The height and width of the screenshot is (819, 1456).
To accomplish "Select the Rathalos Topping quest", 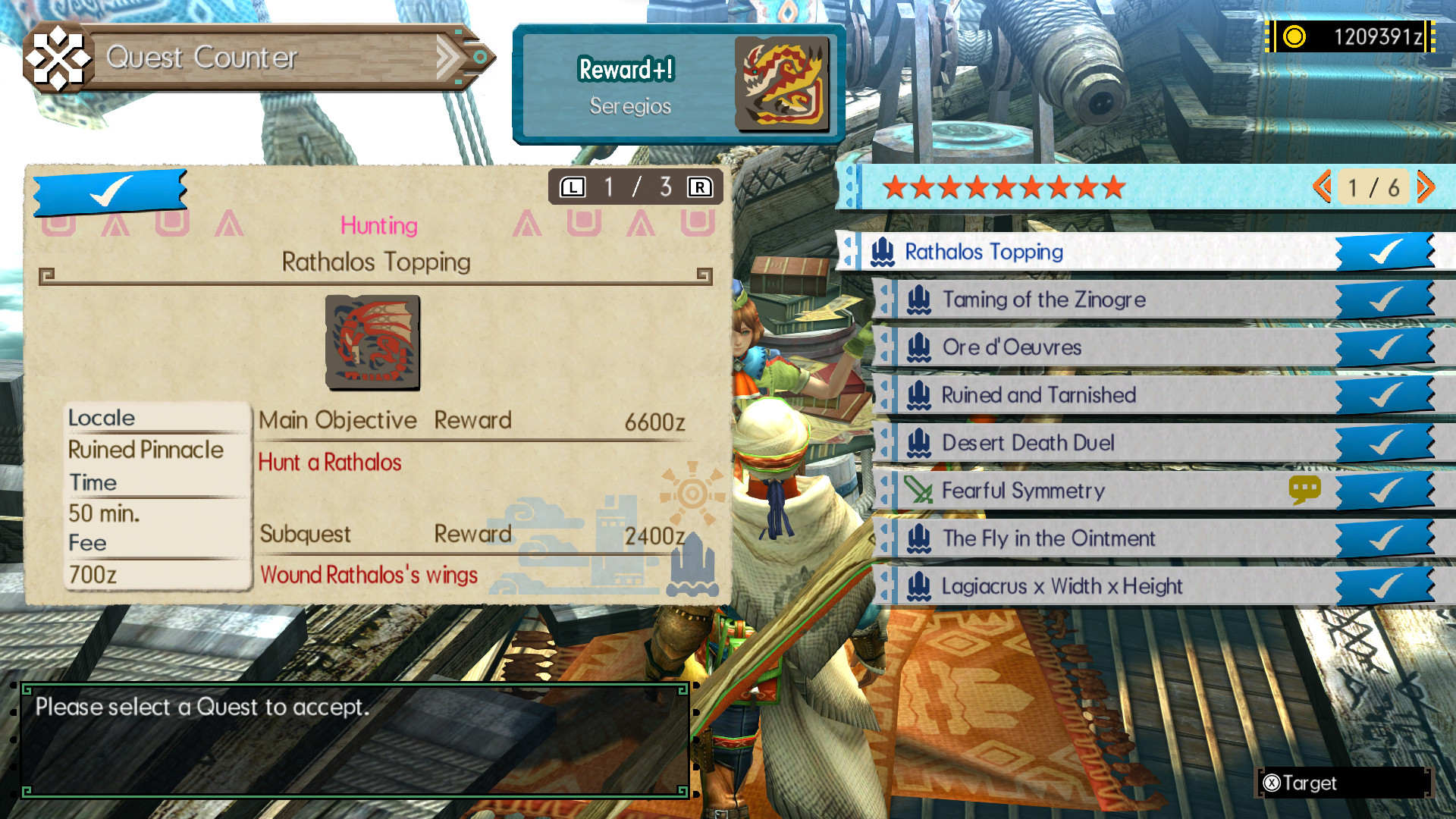I will click(984, 252).
